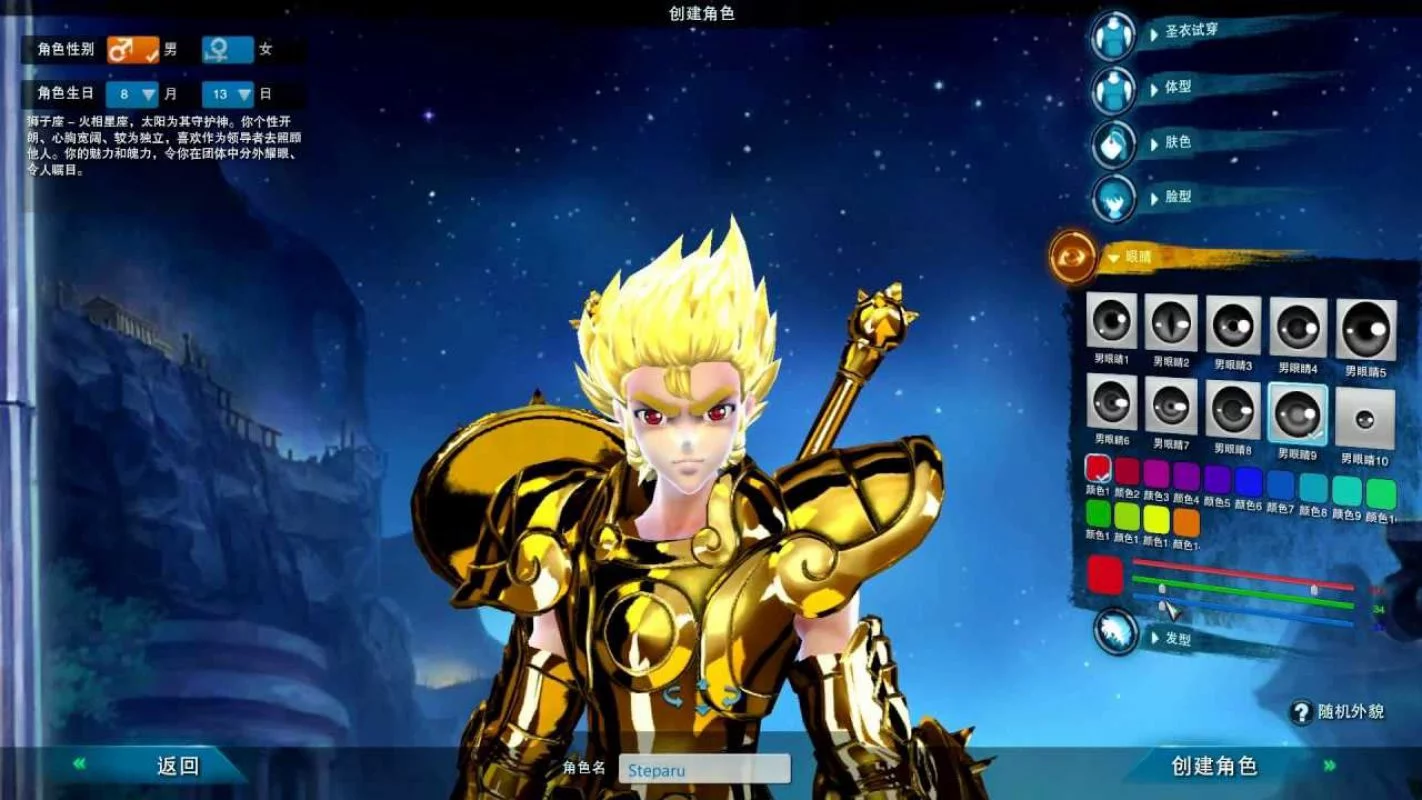Pick eye style 男眼睛10
This screenshot has height=800, width=1422.
pos(1366,414)
